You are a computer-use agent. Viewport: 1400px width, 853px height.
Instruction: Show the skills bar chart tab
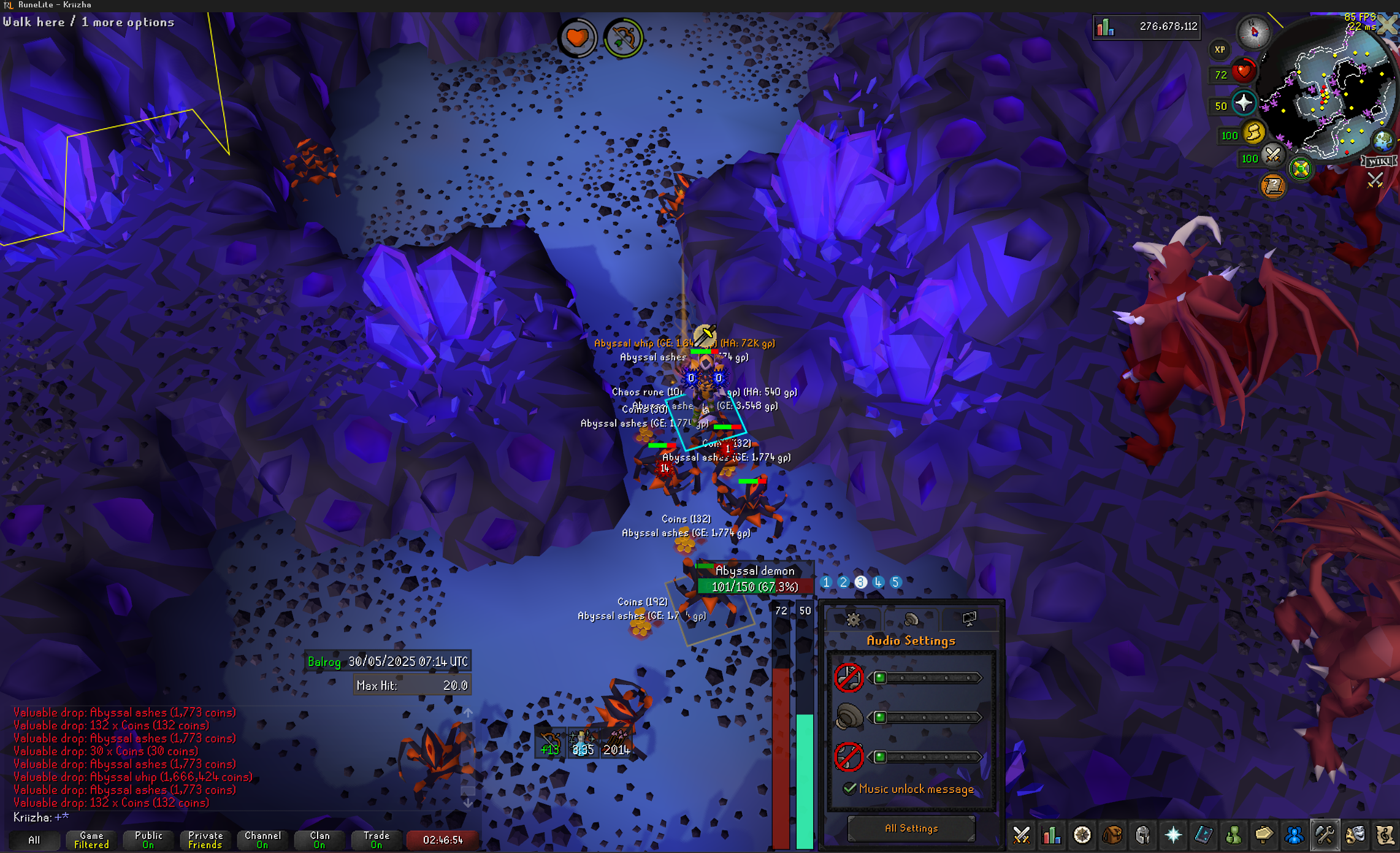click(x=1052, y=835)
